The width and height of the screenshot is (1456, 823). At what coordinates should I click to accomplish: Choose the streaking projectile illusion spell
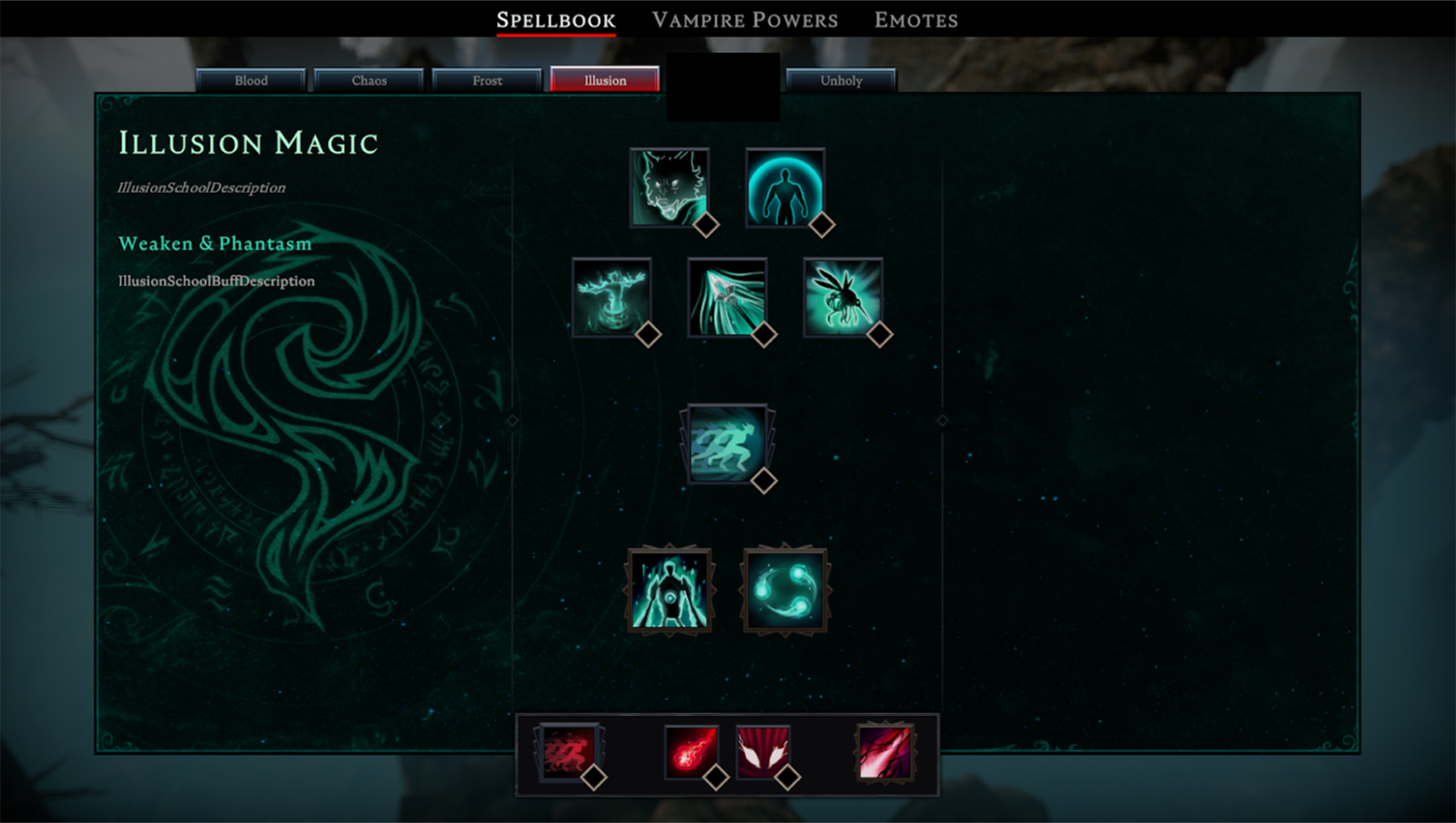click(727, 298)
